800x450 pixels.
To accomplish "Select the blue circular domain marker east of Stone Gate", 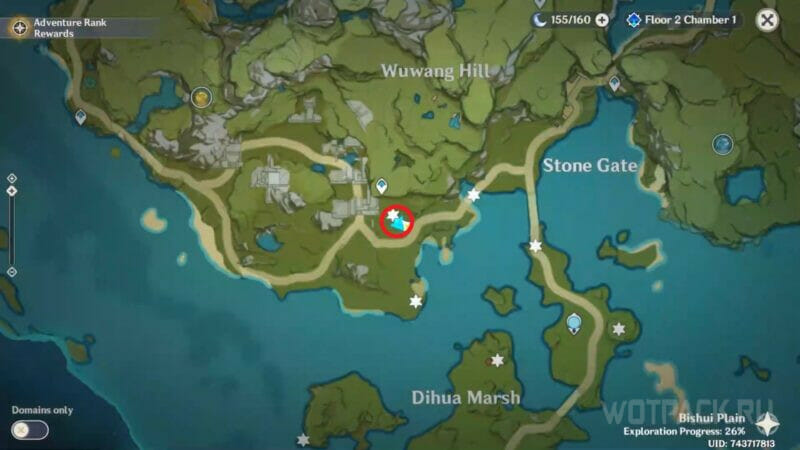I will tap(722, 145).
